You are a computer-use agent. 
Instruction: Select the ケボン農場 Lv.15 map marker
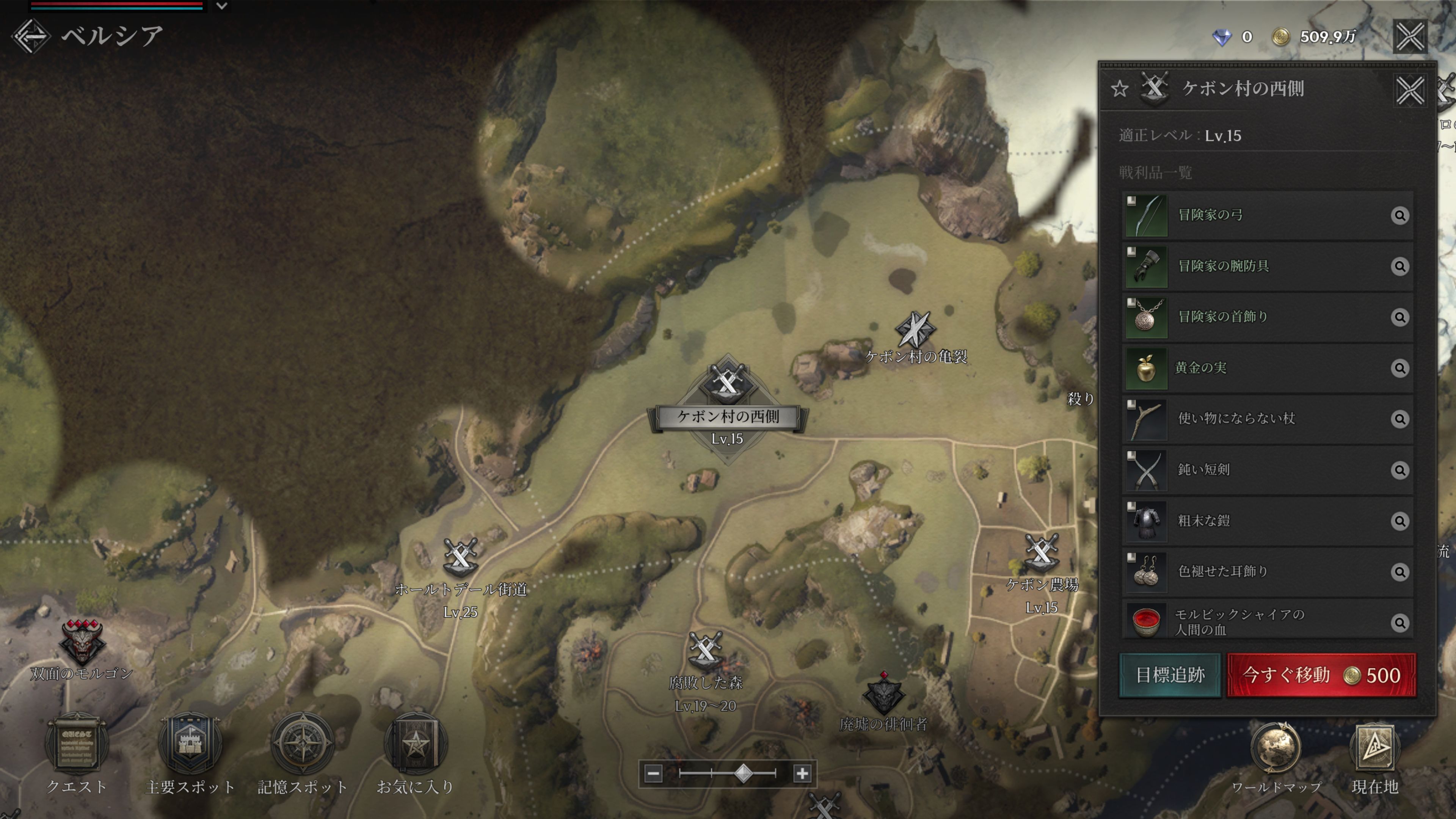pos(1041,552)
